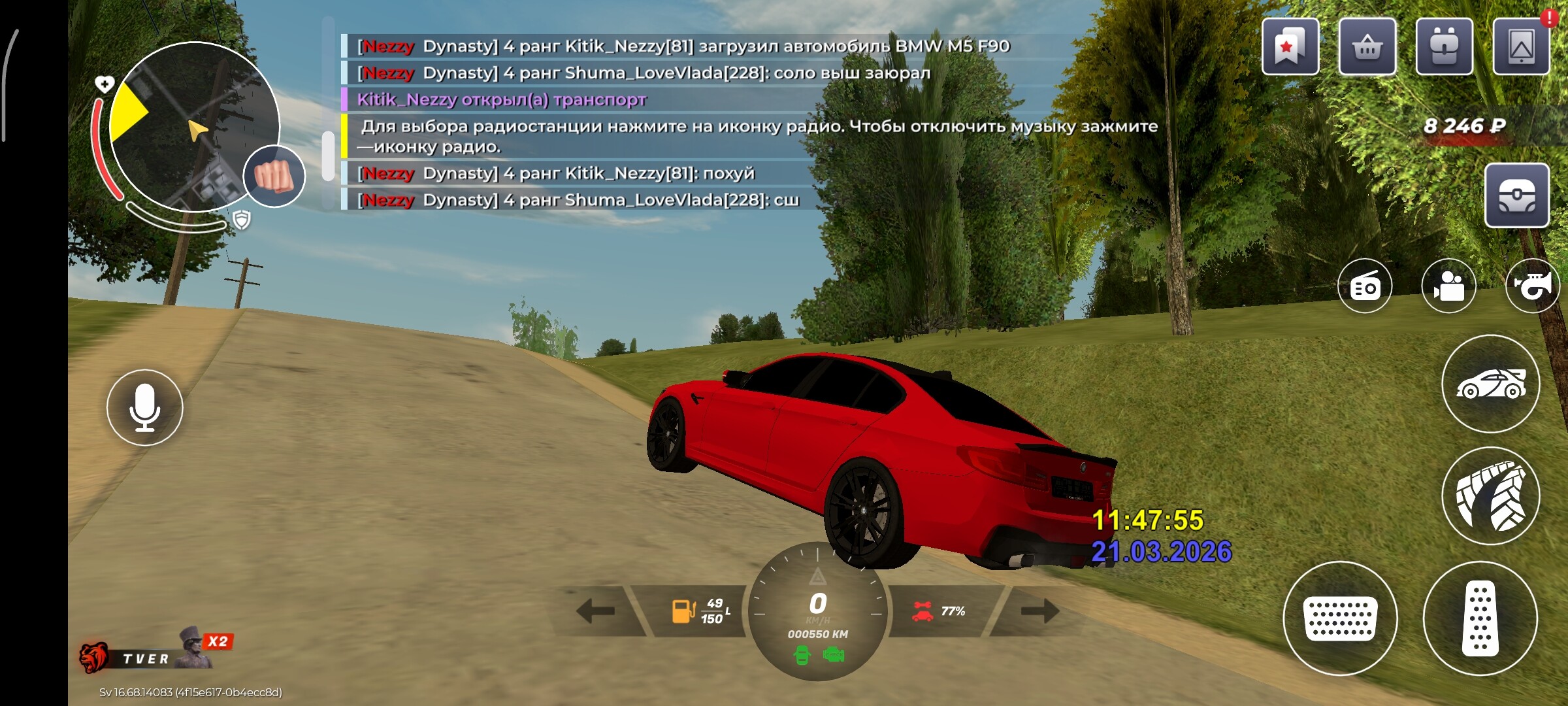Select the fist weapon icon
The width and height of the screenshot is (1568, 706).
pyautogui.click(x=274, y=176)
